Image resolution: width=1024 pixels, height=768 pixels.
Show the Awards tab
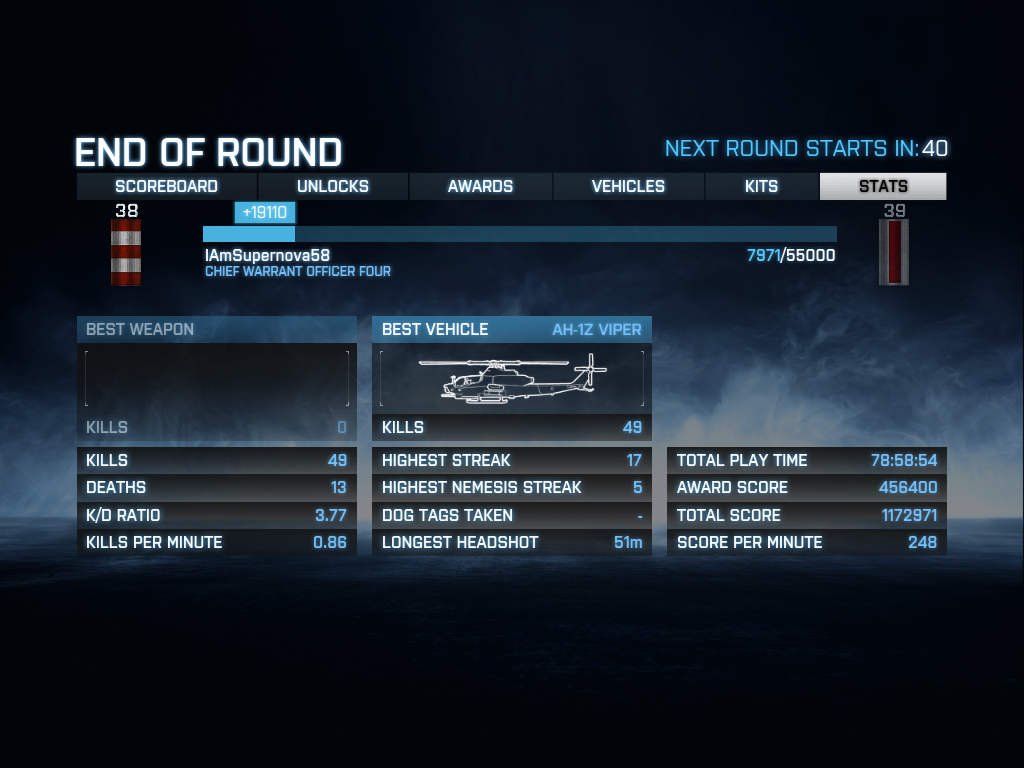tap(480, 186)
